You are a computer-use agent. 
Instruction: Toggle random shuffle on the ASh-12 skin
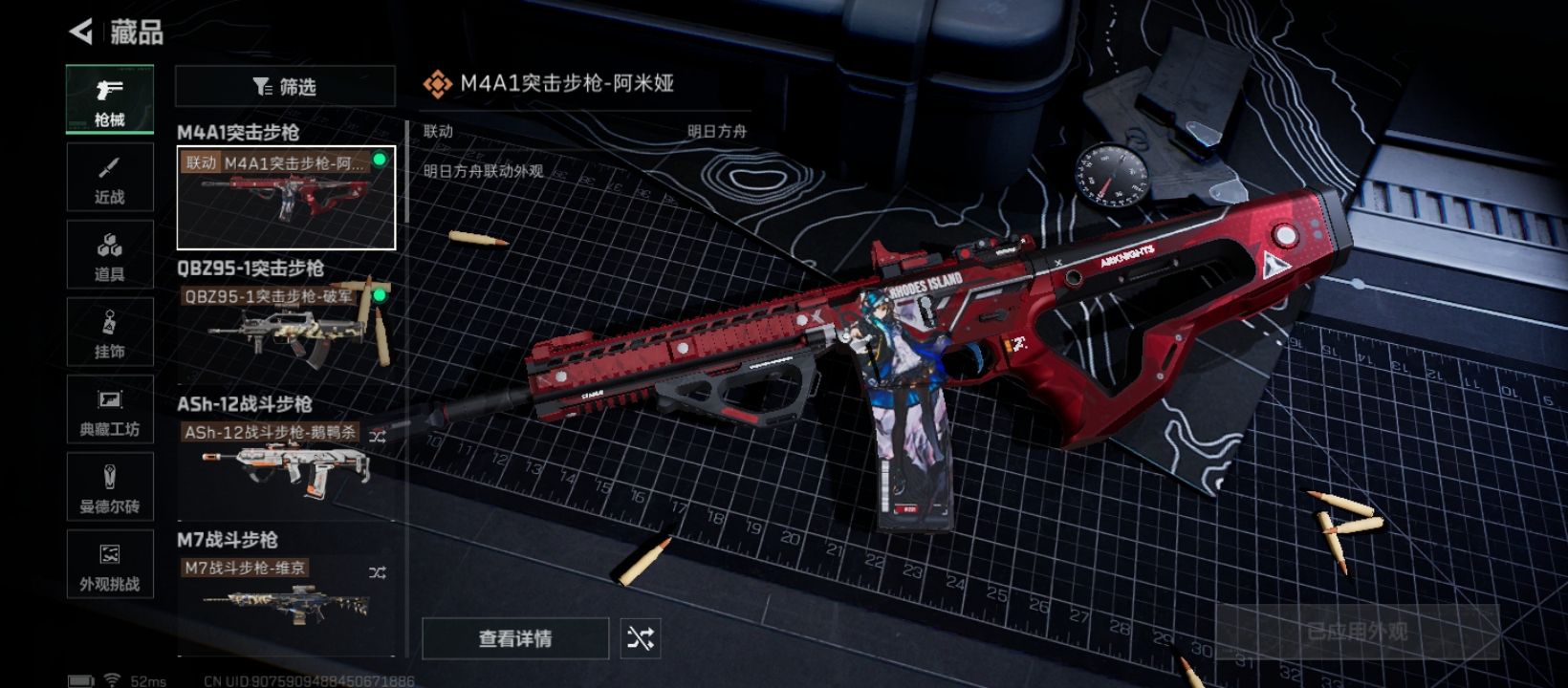[x=378, y=437]
